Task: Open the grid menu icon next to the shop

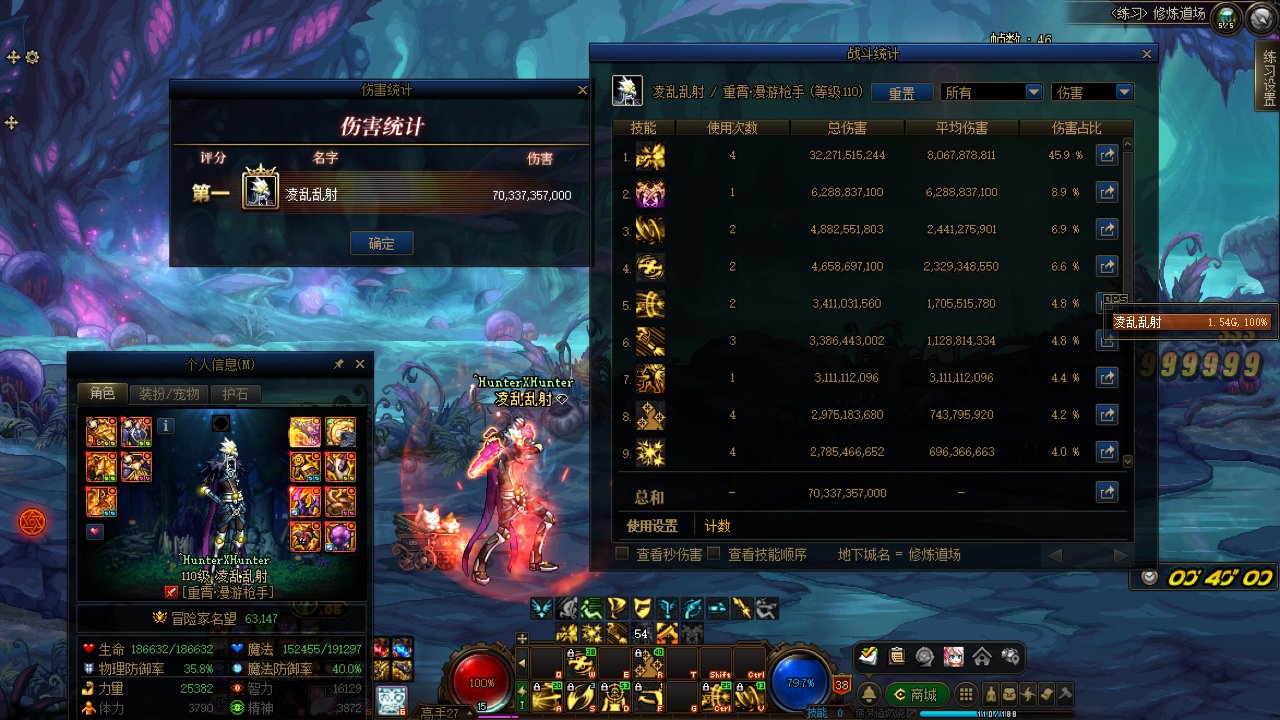Action: point(966,694)
